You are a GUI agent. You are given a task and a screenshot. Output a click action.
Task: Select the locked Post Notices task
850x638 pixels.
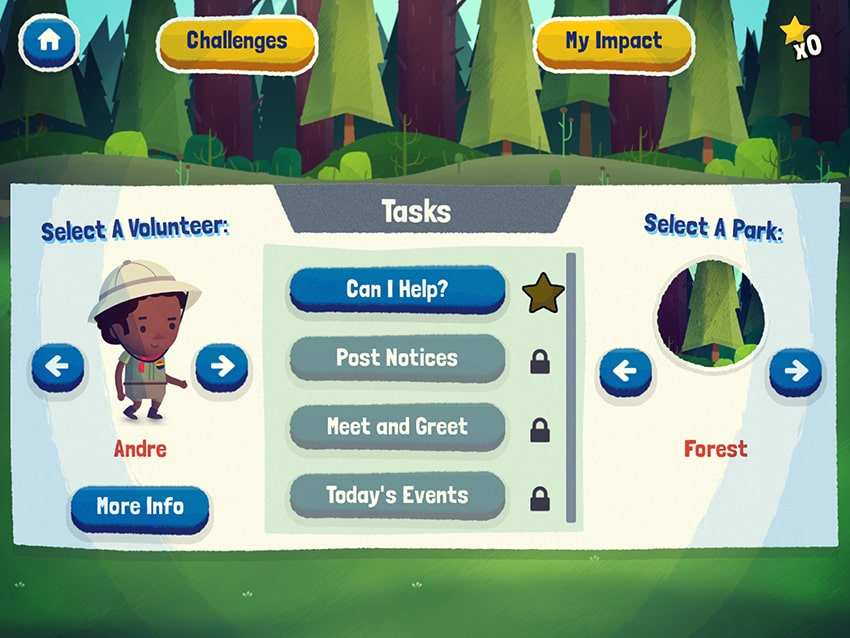tap(397, 358)
